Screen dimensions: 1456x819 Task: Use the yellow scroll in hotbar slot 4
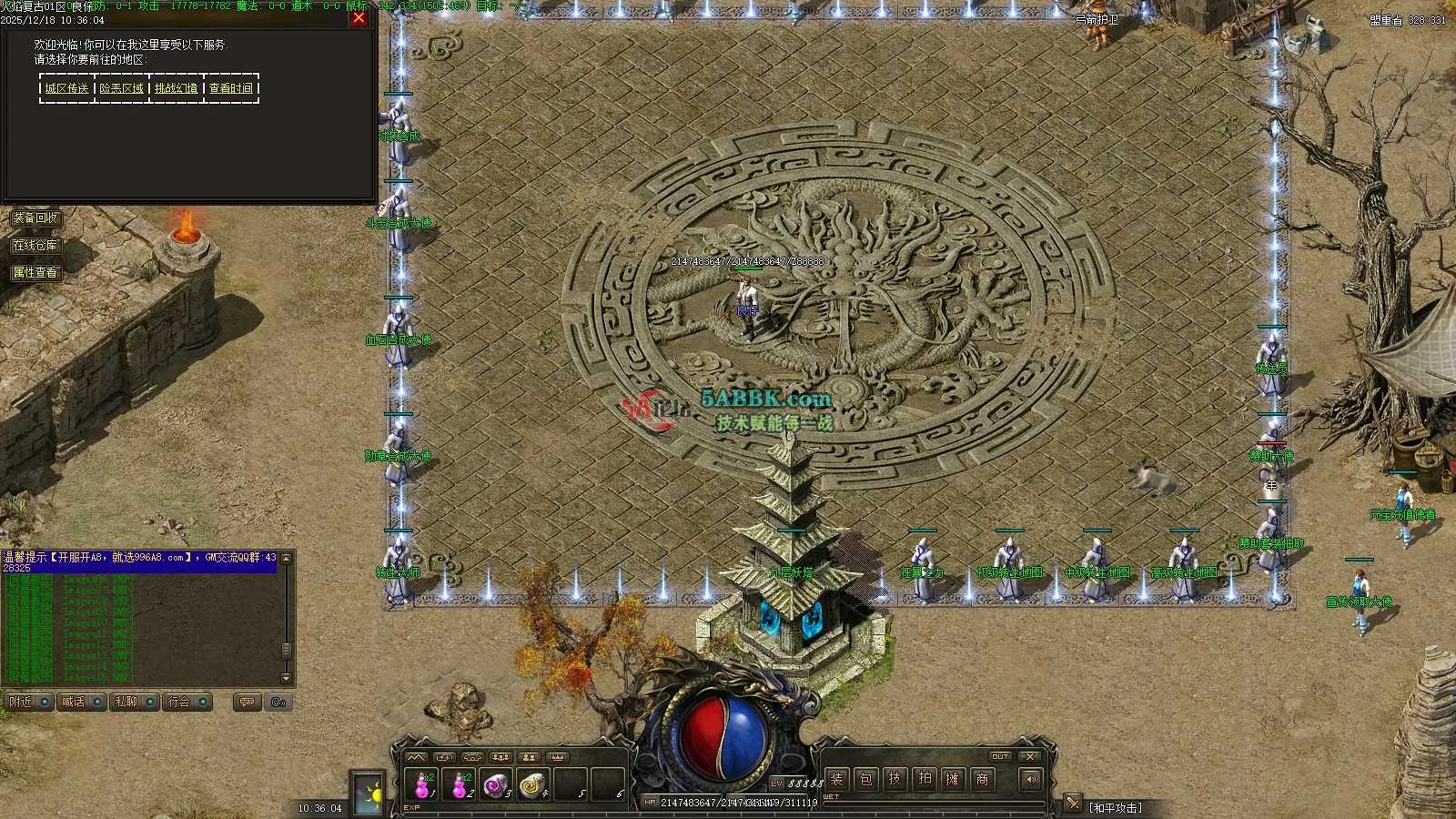pyautogui.click(x=532, y=784)
